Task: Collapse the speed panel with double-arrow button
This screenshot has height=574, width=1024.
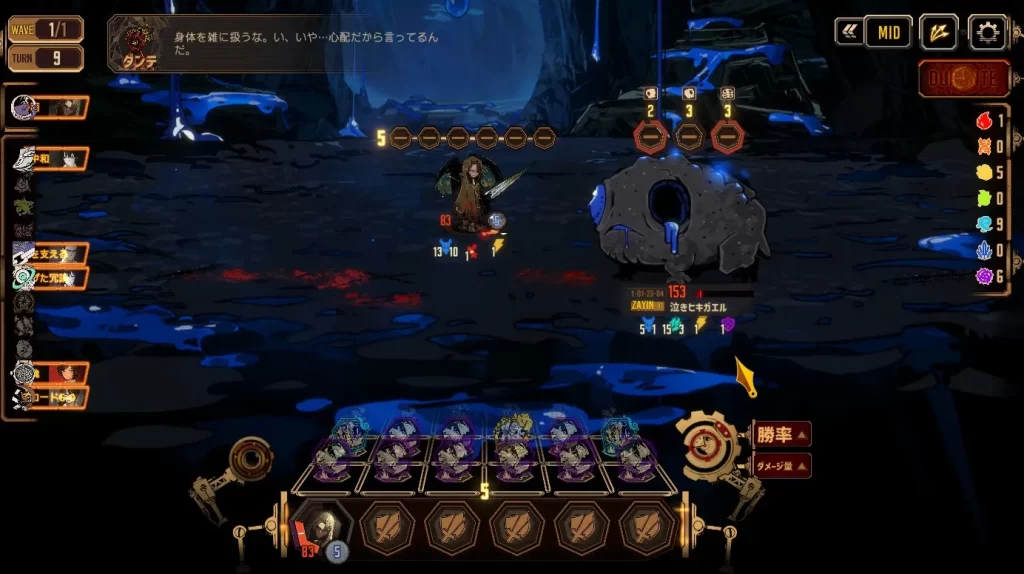Action: point(849,32)
